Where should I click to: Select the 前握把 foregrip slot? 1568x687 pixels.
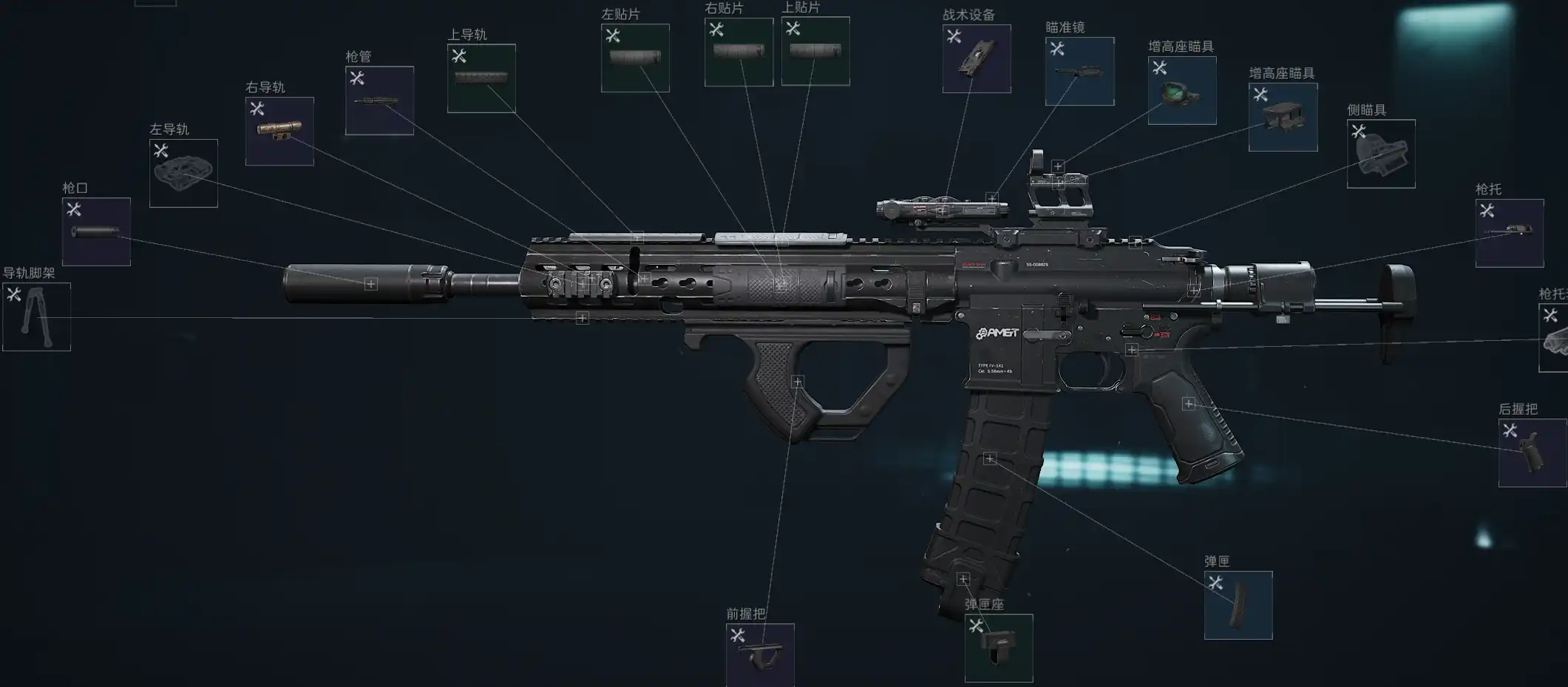point(760,655)
